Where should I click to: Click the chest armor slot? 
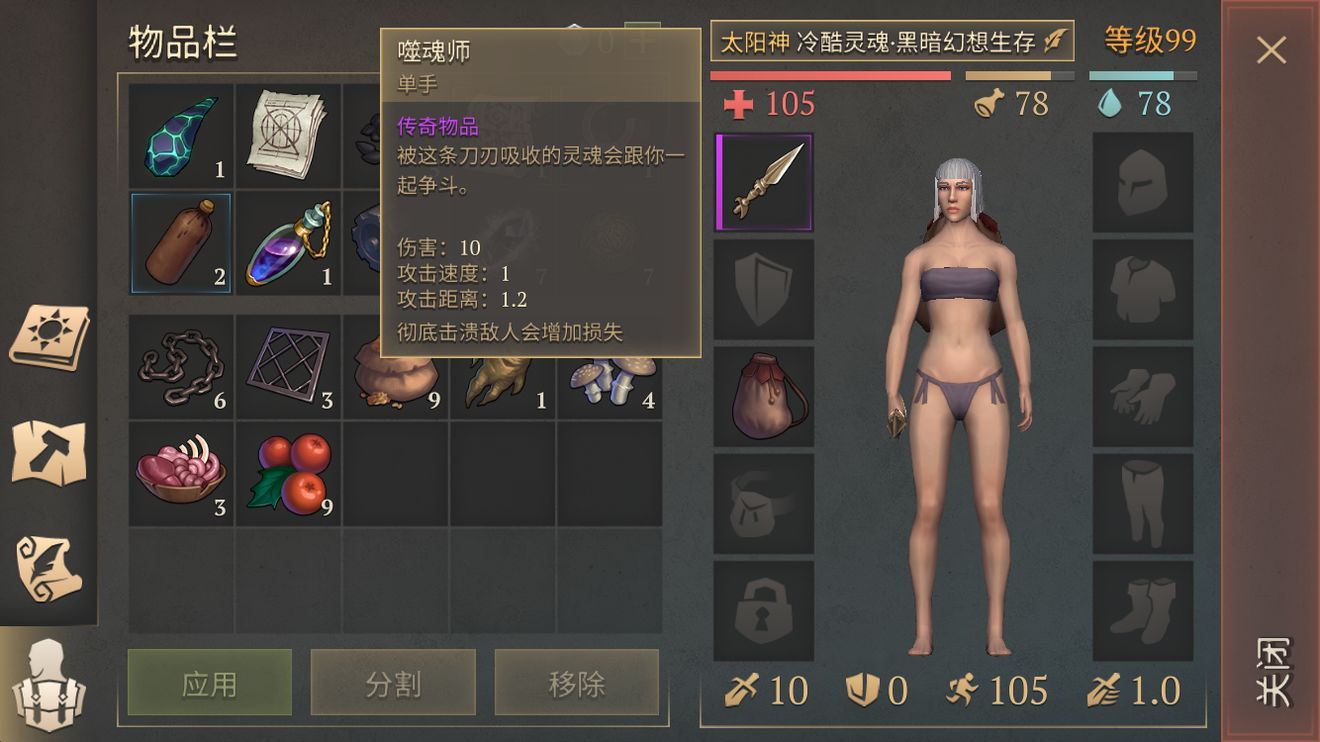(x=1143, y=290)
